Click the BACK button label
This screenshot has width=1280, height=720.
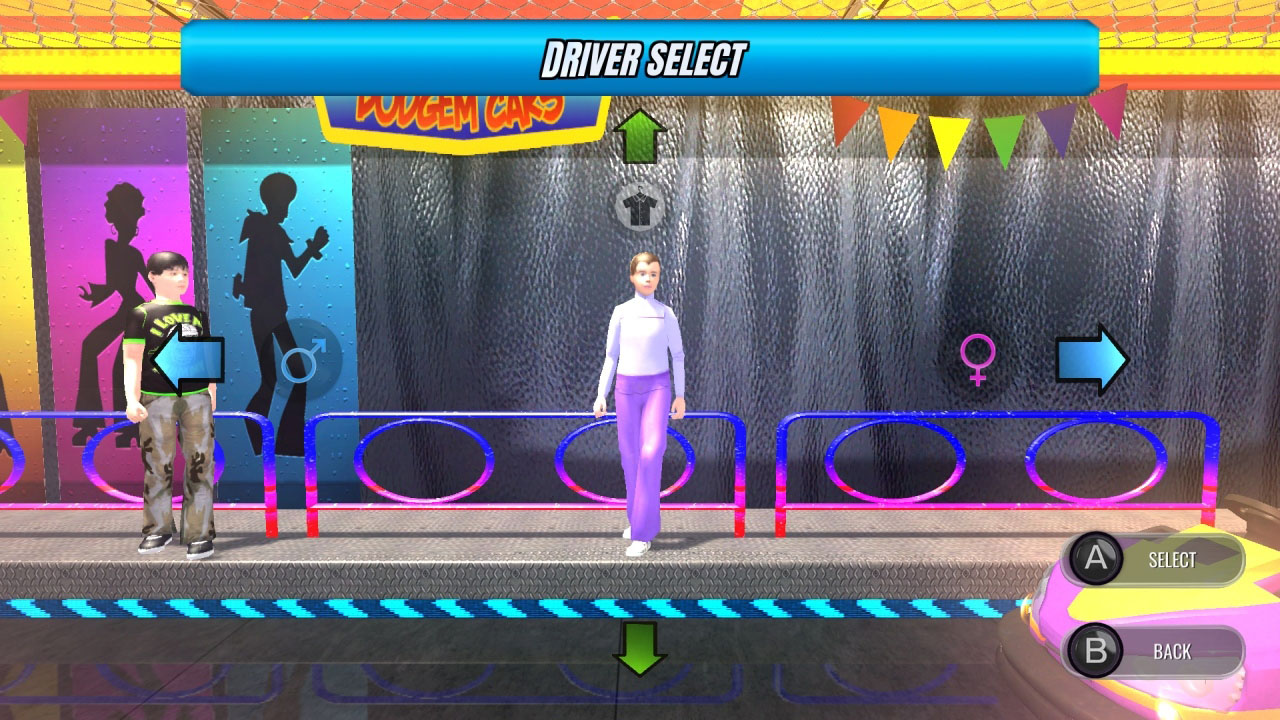[1172, 651]
